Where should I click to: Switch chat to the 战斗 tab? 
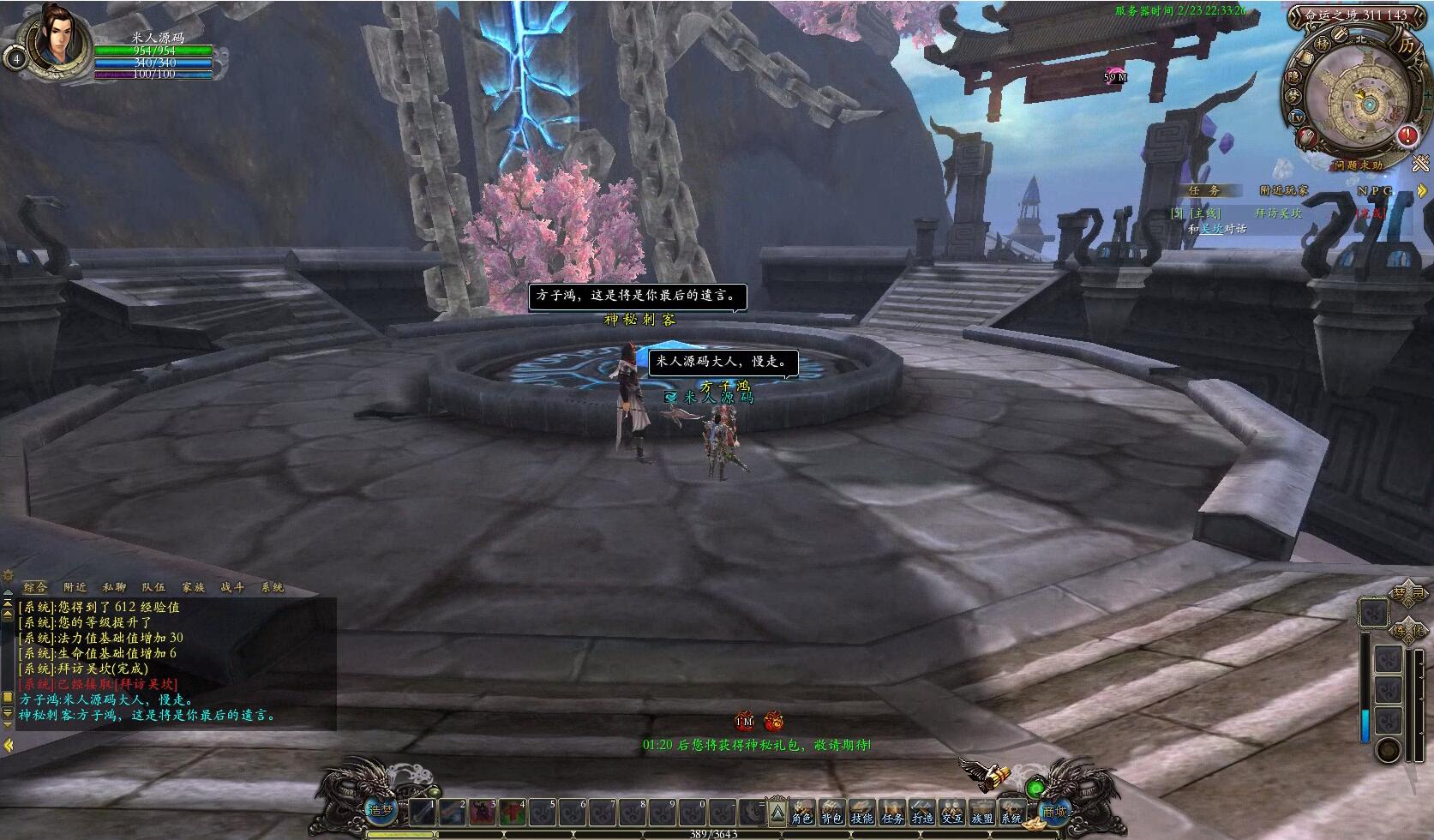coord(232,587)
